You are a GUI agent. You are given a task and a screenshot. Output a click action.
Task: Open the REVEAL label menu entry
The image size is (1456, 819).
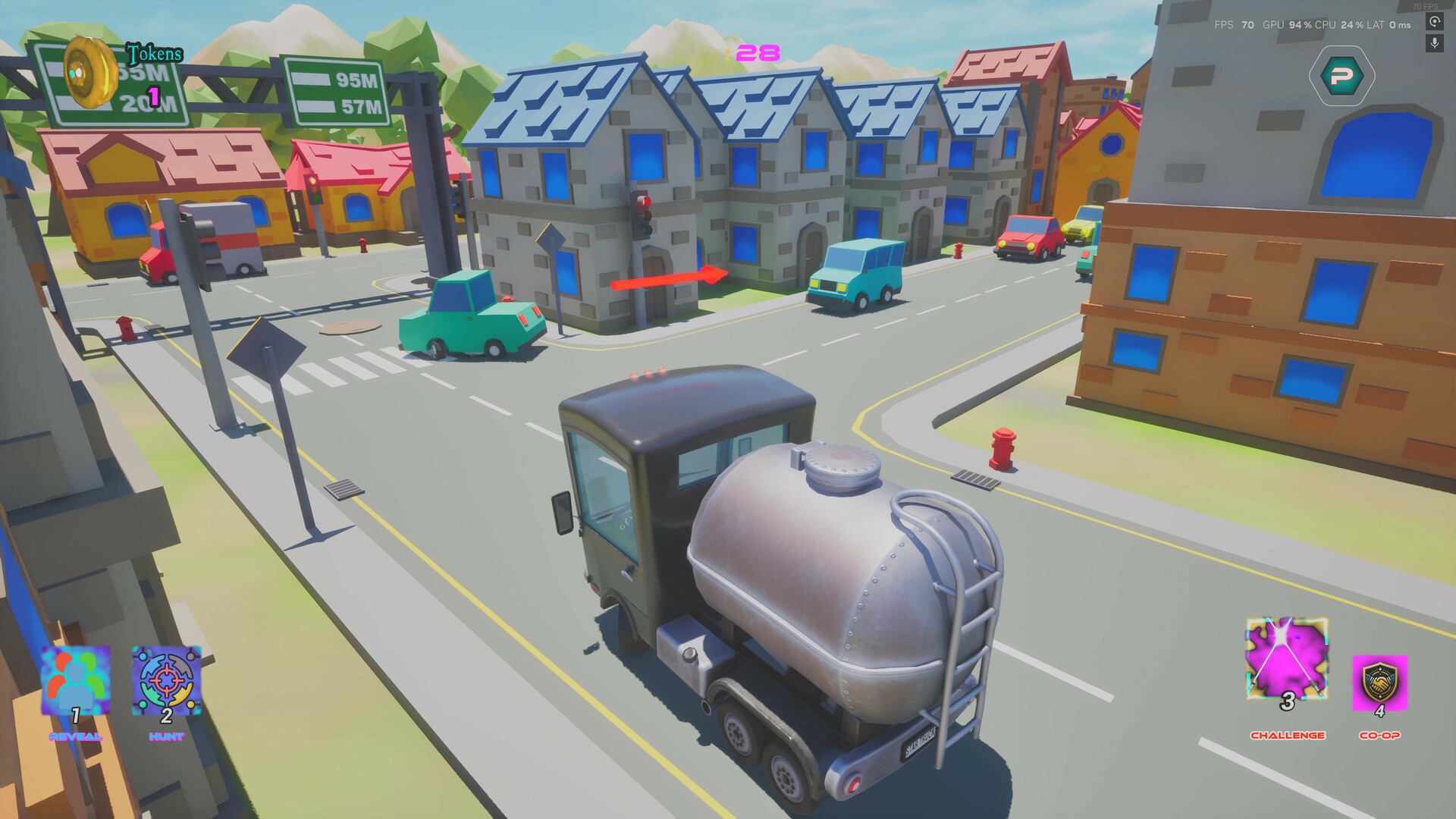75,735
